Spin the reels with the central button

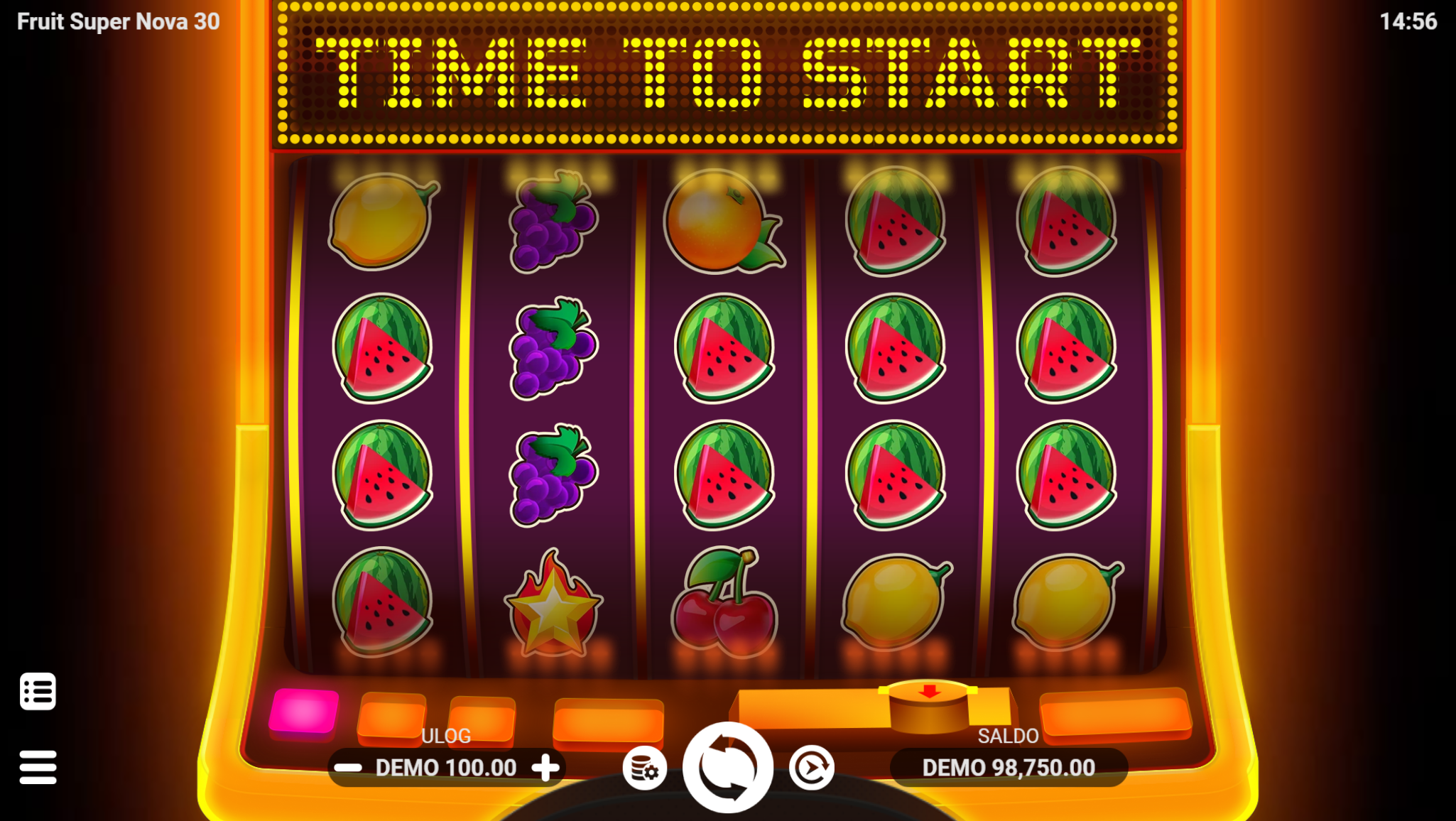[727, 768]
